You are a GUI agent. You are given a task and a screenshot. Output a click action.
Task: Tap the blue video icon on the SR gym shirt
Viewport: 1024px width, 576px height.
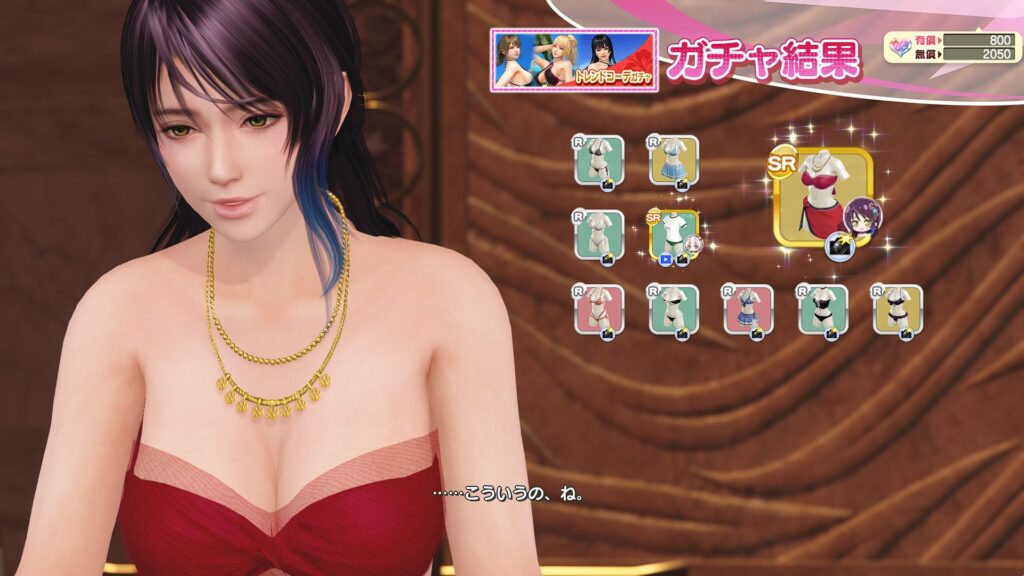[664, 259]
